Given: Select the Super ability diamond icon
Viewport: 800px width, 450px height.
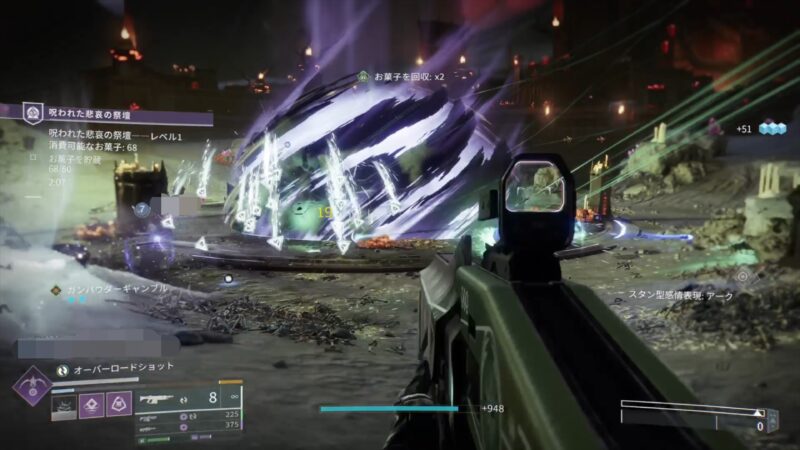Looking at the screenshot, I should point(33,387).
